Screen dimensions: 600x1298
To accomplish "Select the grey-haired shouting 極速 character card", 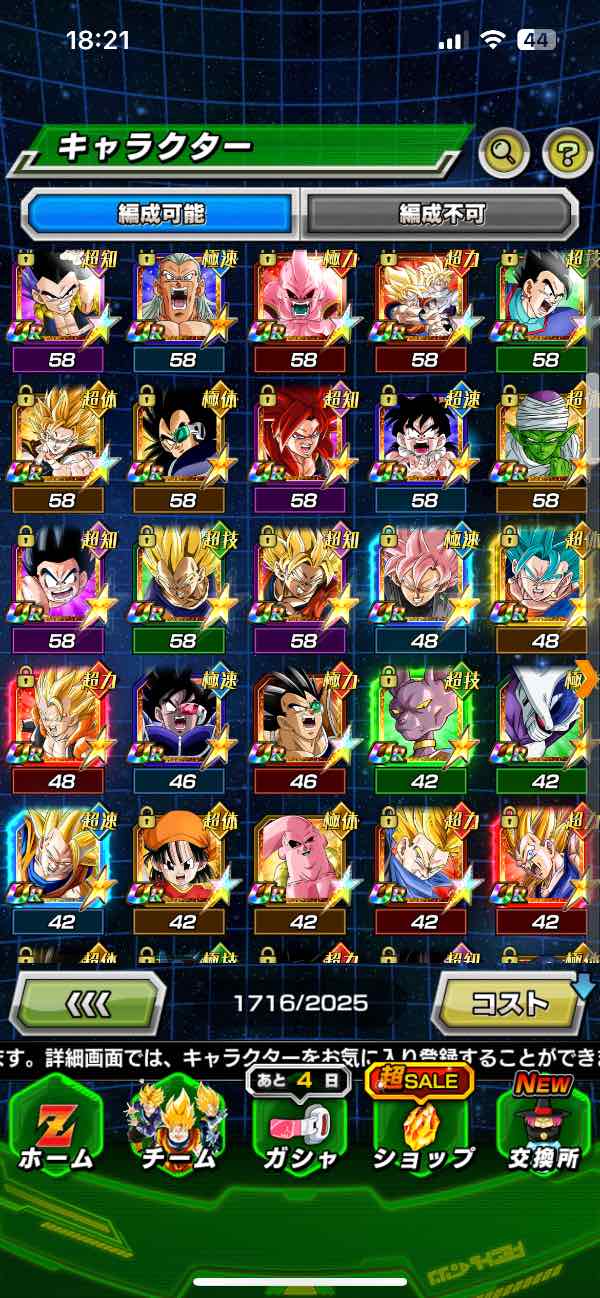I will 182,300.
